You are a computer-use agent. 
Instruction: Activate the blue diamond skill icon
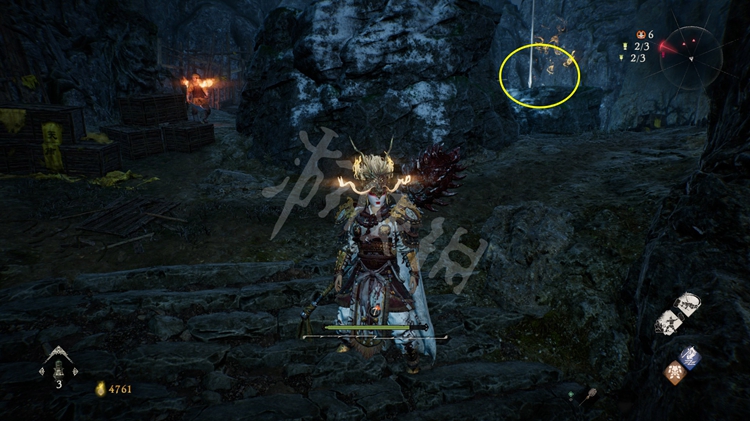pos(689,357)
